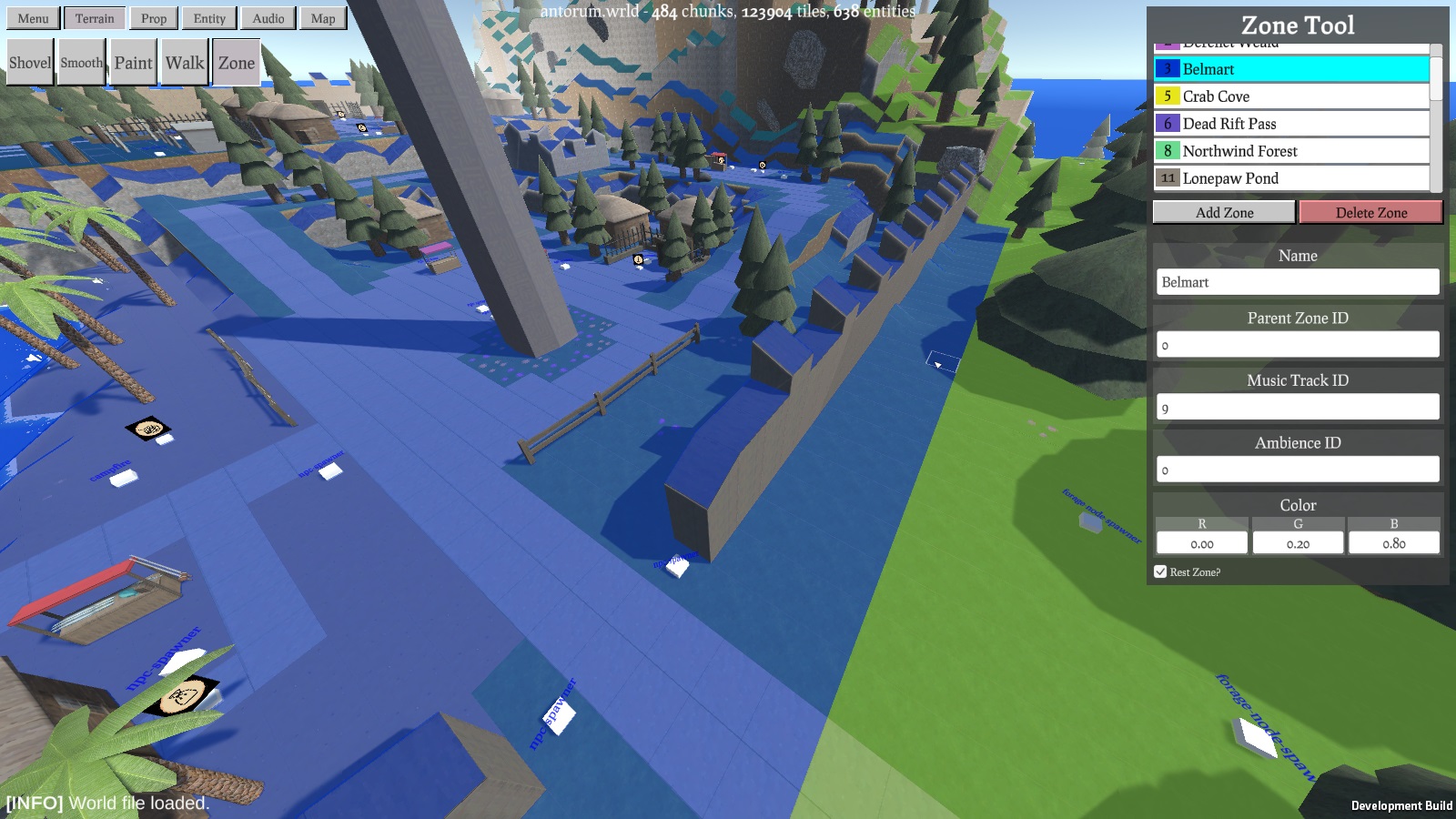Select the Lonepaw Pond zone

(x=1292, y=178)
